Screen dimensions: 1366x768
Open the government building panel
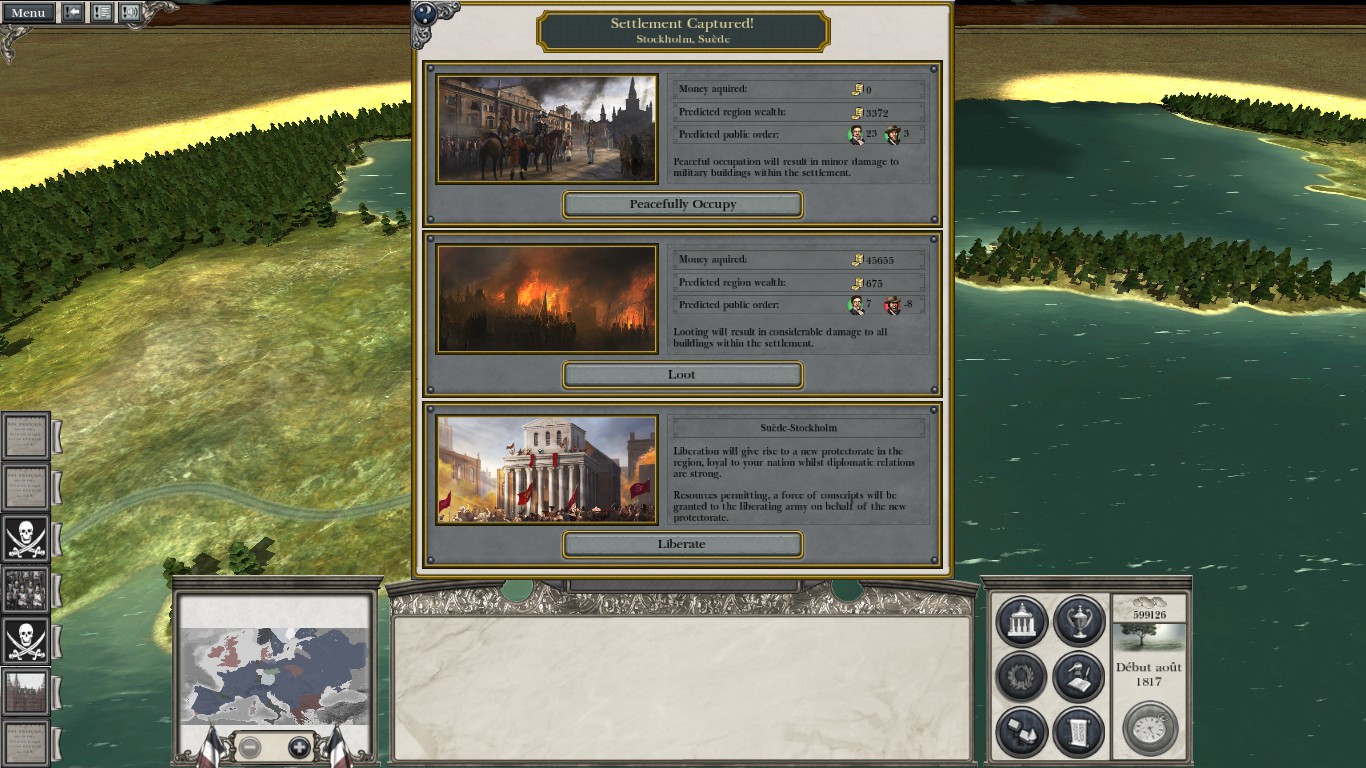click(1021, 621)
